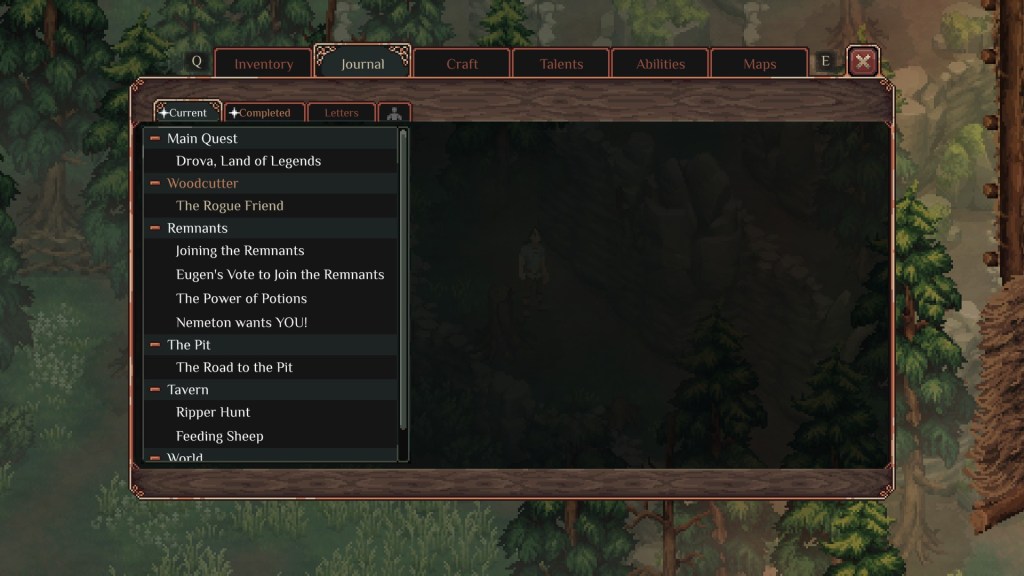
Task: Select quest Drova, Land of Legends
Action: coord(248,161)
